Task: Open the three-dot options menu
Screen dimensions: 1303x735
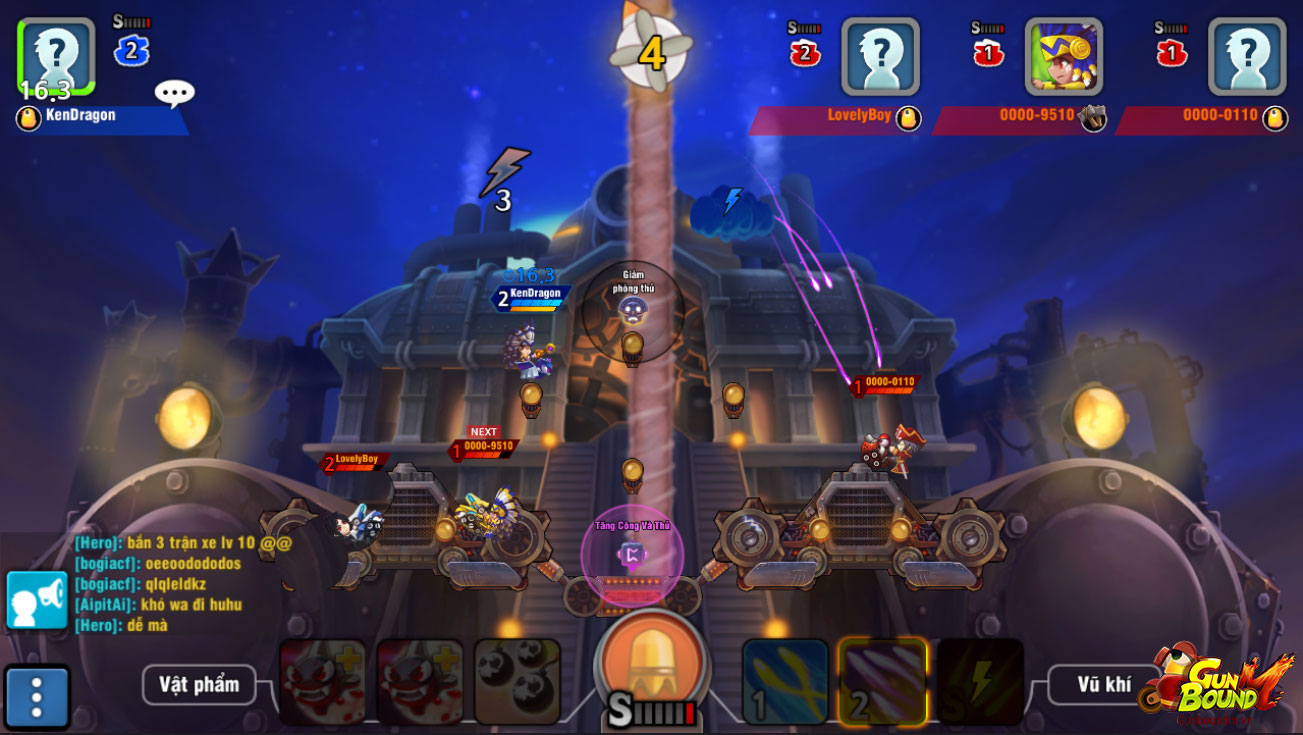Action: pyautogui.click(x=37, y=697)
